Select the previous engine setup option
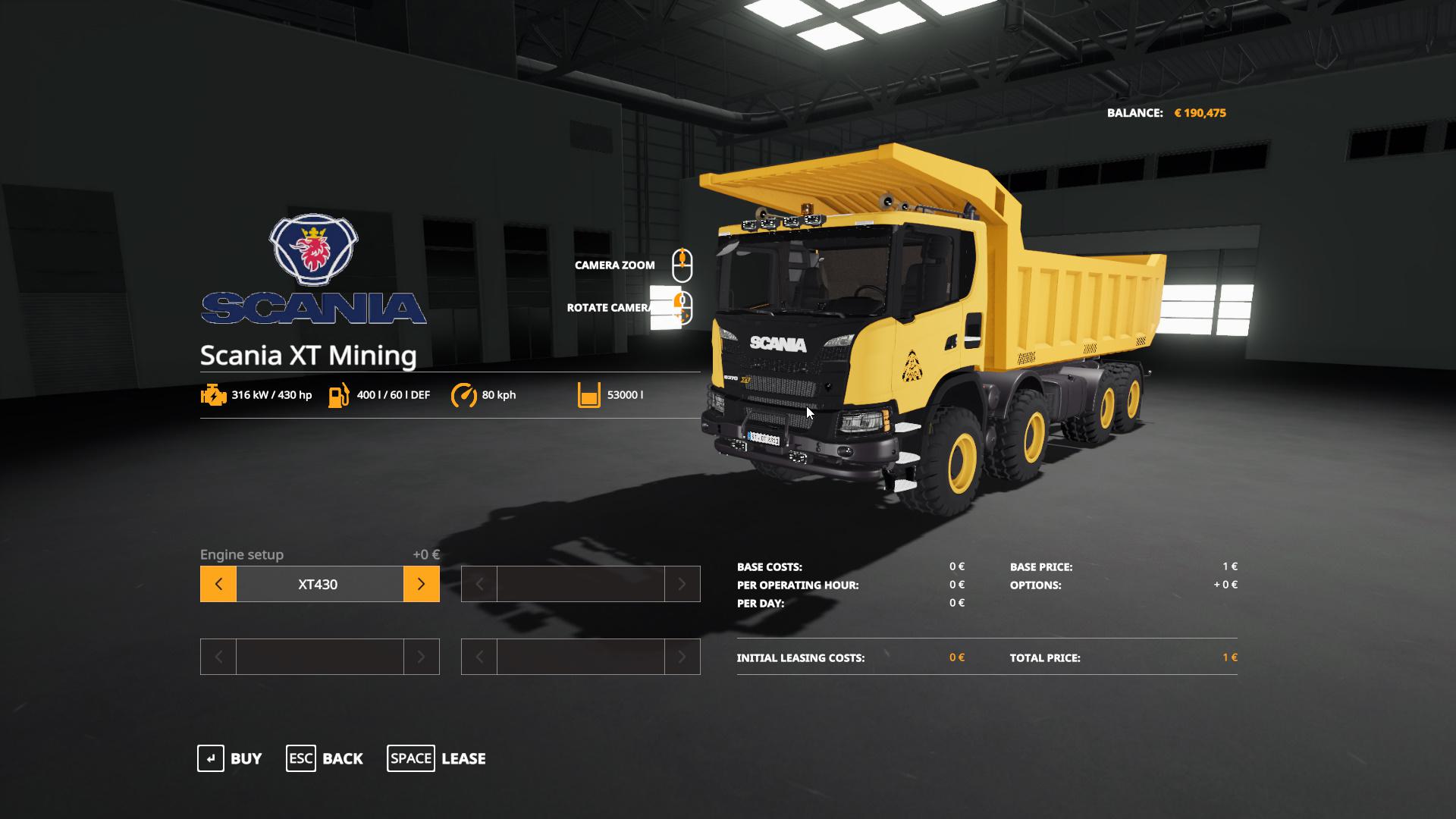Viewport: 1456px width, 819px height. point(218,584)
